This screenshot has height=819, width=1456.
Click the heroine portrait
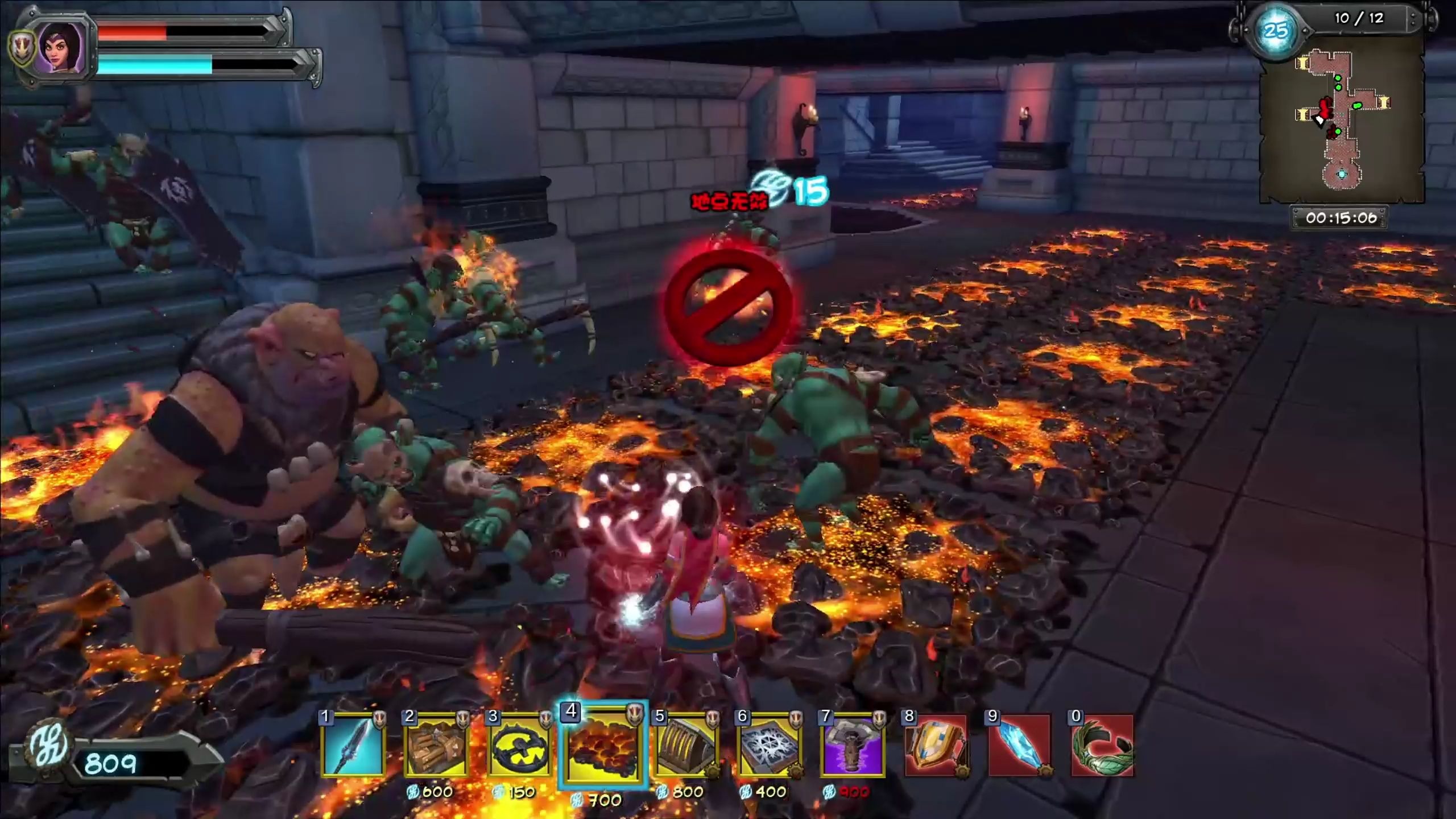click(60, 48)
